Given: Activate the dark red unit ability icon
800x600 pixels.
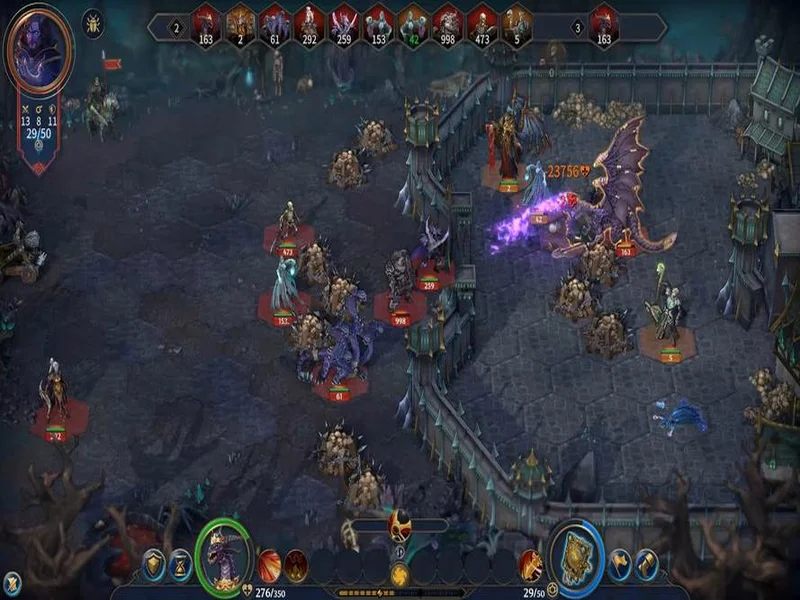Looking at the screenshot, I should (x=296, y=565).
